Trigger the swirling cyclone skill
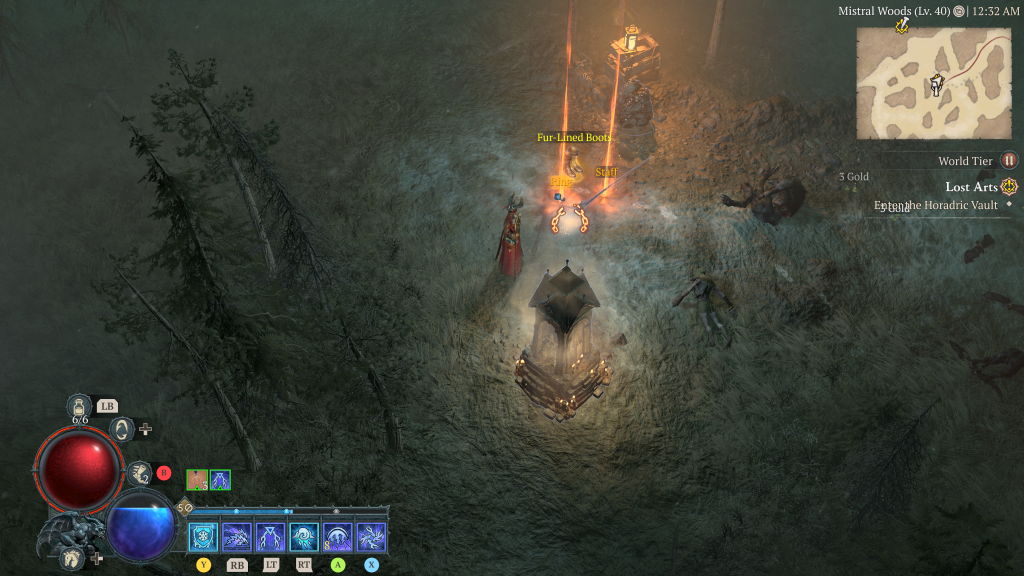This screenshot has width=1024, height=576. (x=304, y=538)
